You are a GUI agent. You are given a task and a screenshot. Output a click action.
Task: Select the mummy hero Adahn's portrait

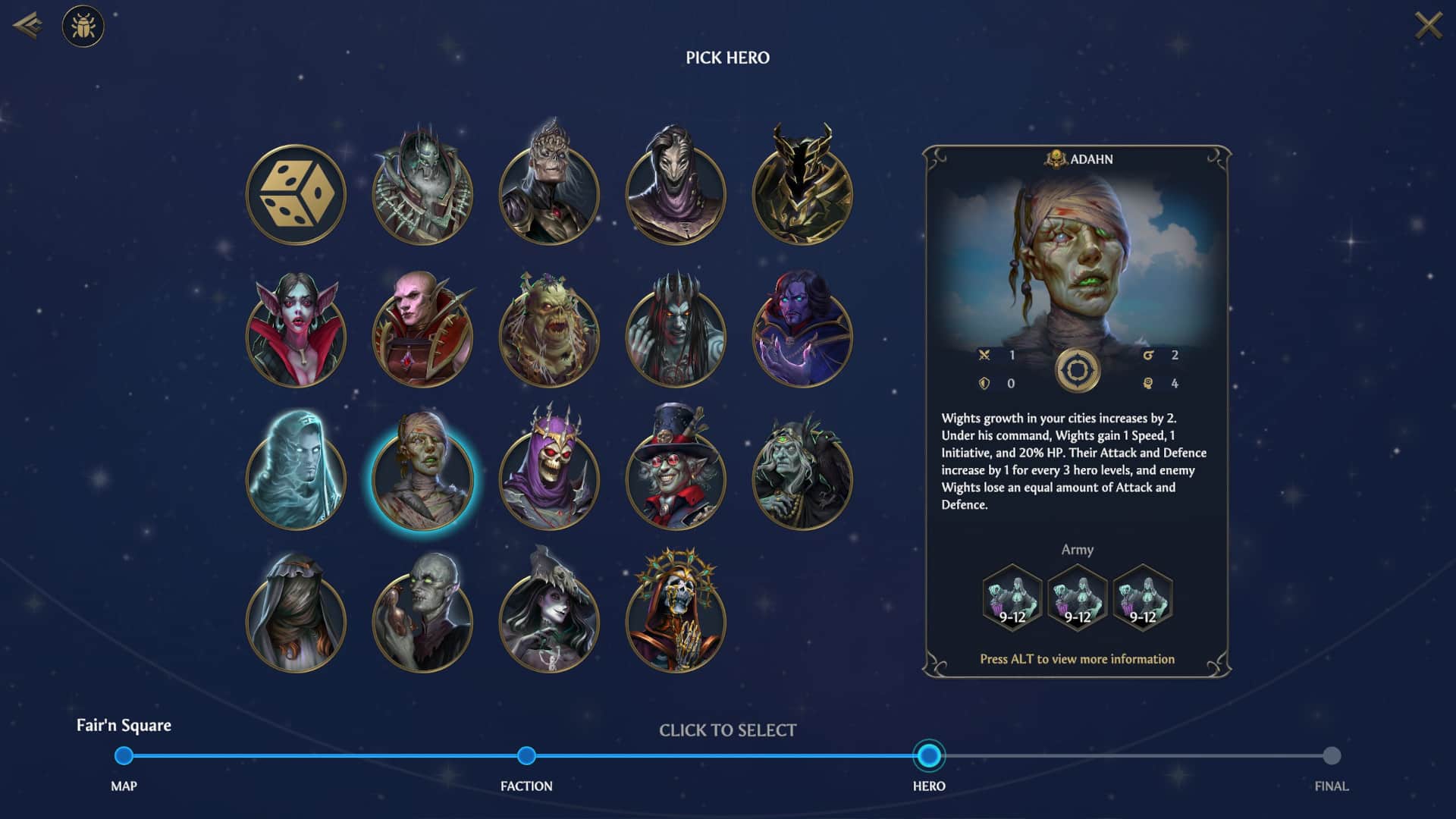(x=422, y=477)
